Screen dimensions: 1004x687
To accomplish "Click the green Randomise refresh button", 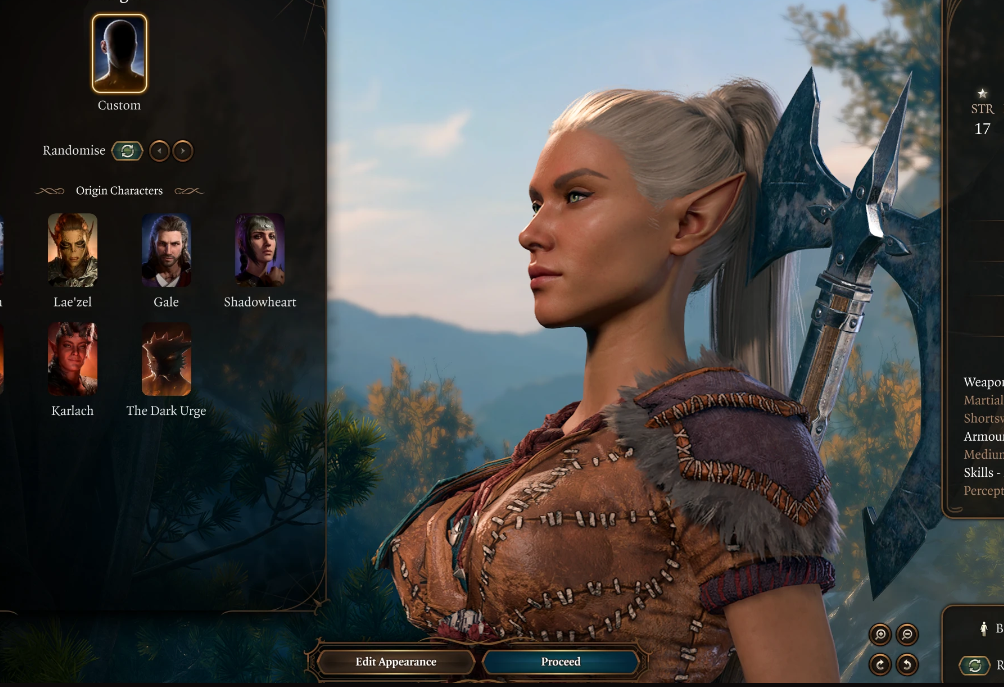I will point(127,151).
